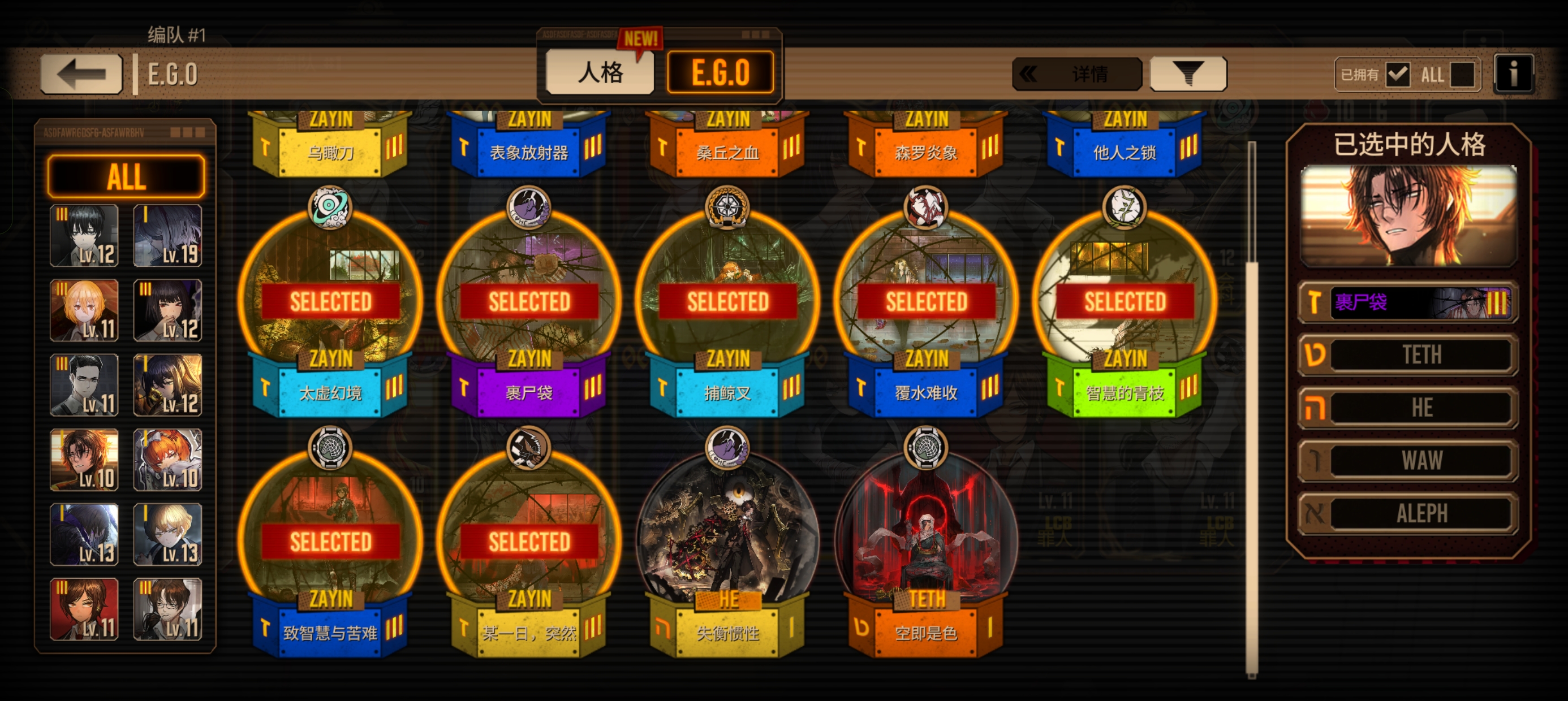1568x701 pixels.
Task: Toggle the 已拥有 owned checkbox
Action: coord(1398,75)
